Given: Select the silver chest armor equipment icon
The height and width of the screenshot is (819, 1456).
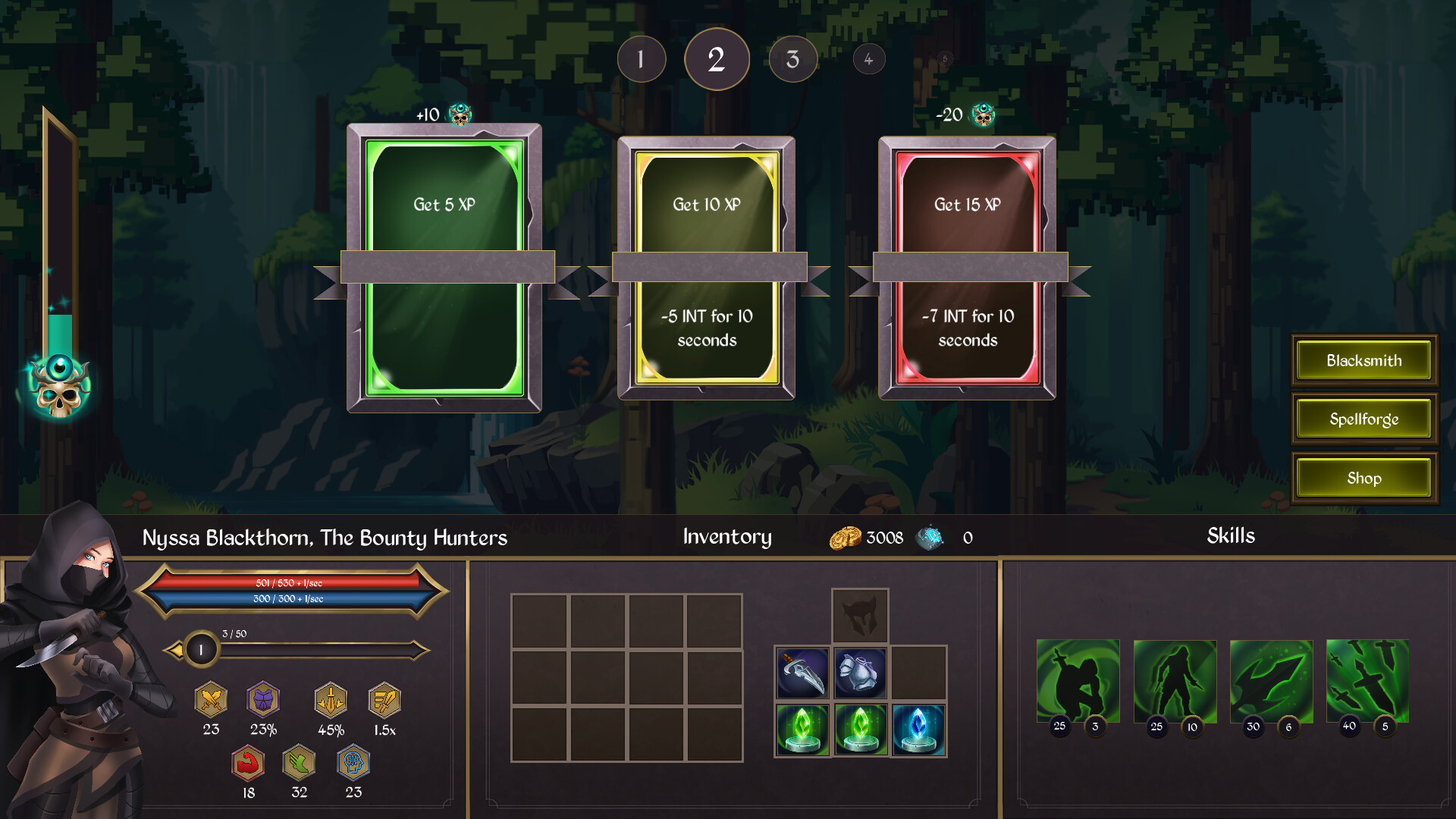Looking at the screenshot, I should (x=859, y=672).
